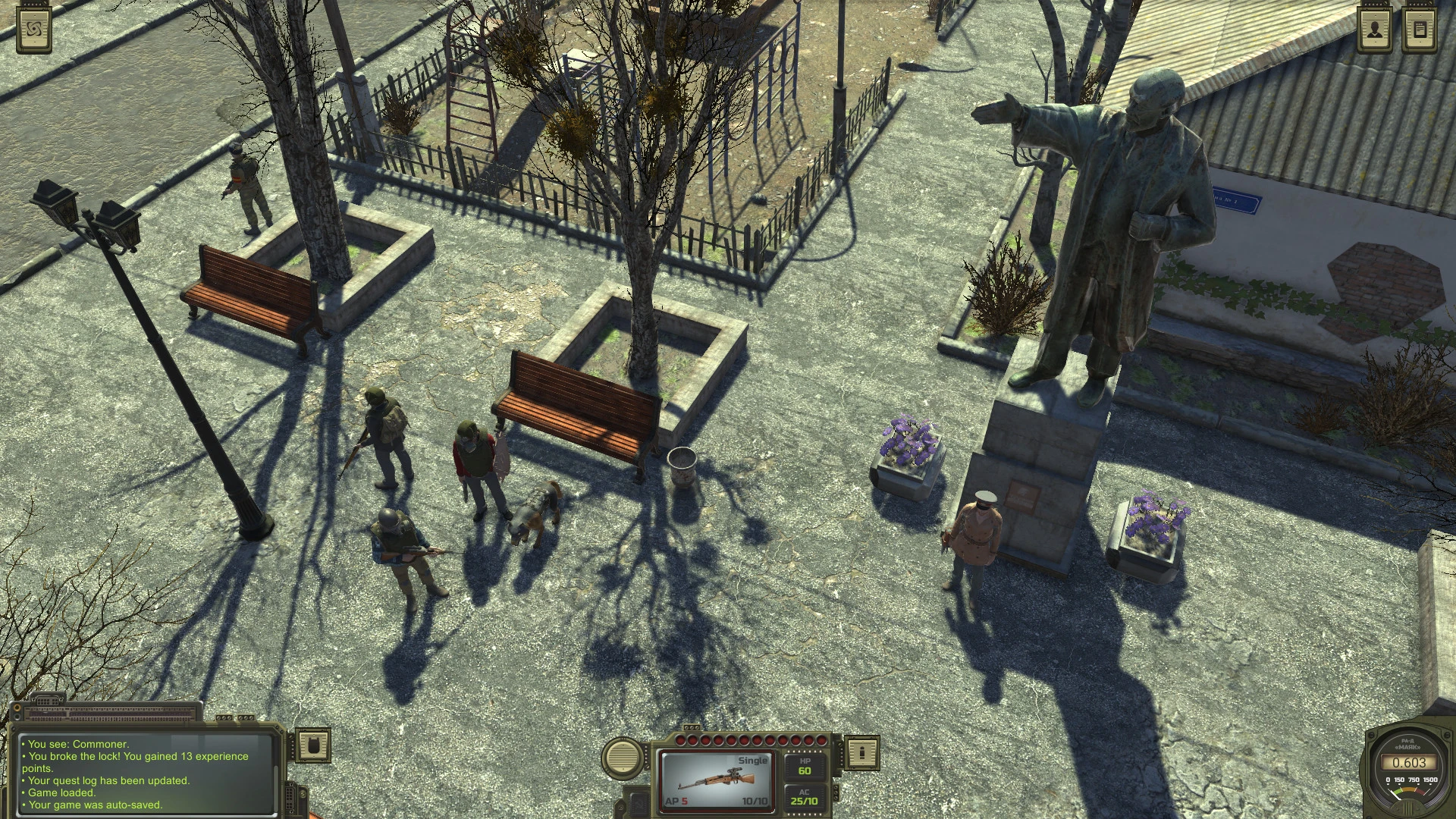Click the AC display showing 25/10
Screen dimensions: 1456x819
805,799
